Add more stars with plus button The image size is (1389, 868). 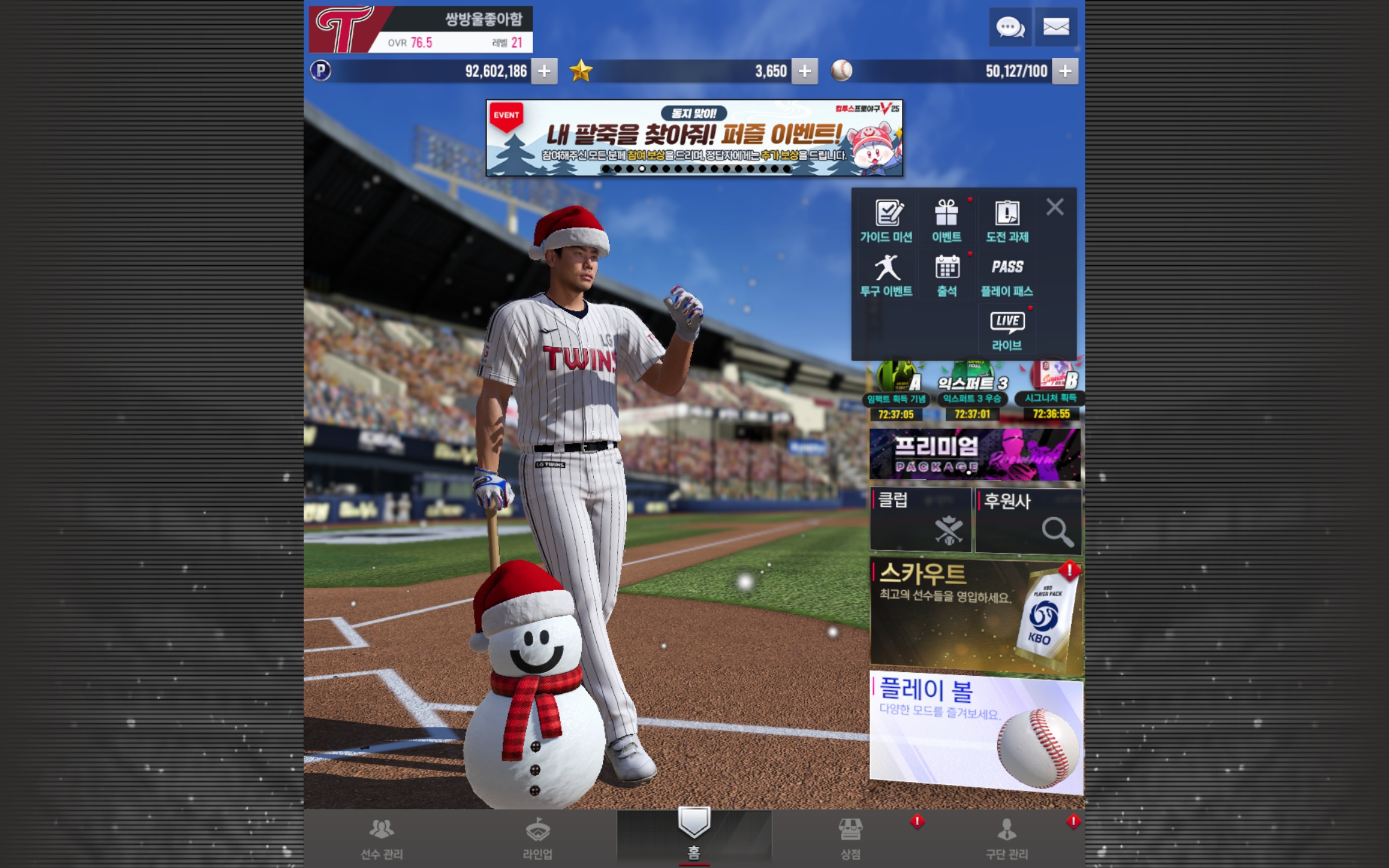pyautogui.click(x=804, y=71)
